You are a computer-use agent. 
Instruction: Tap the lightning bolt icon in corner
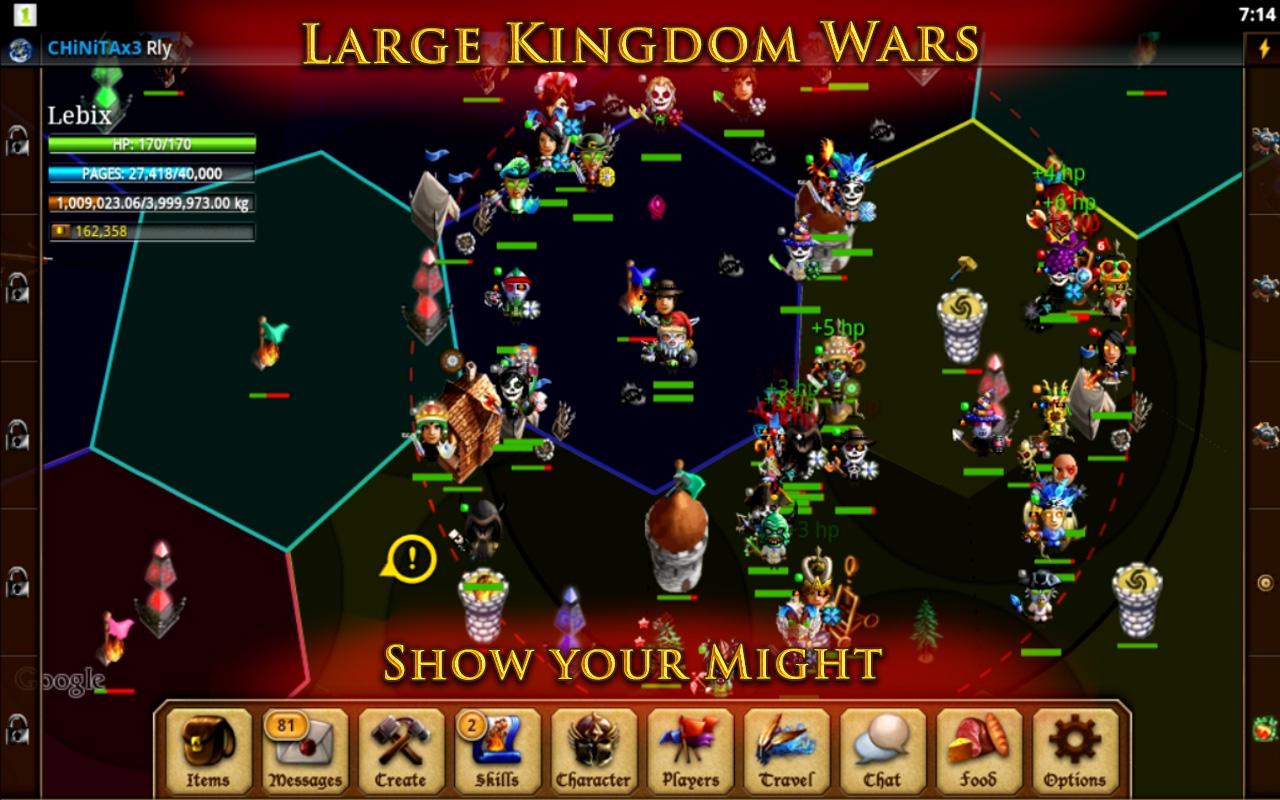pos(1262,49)
